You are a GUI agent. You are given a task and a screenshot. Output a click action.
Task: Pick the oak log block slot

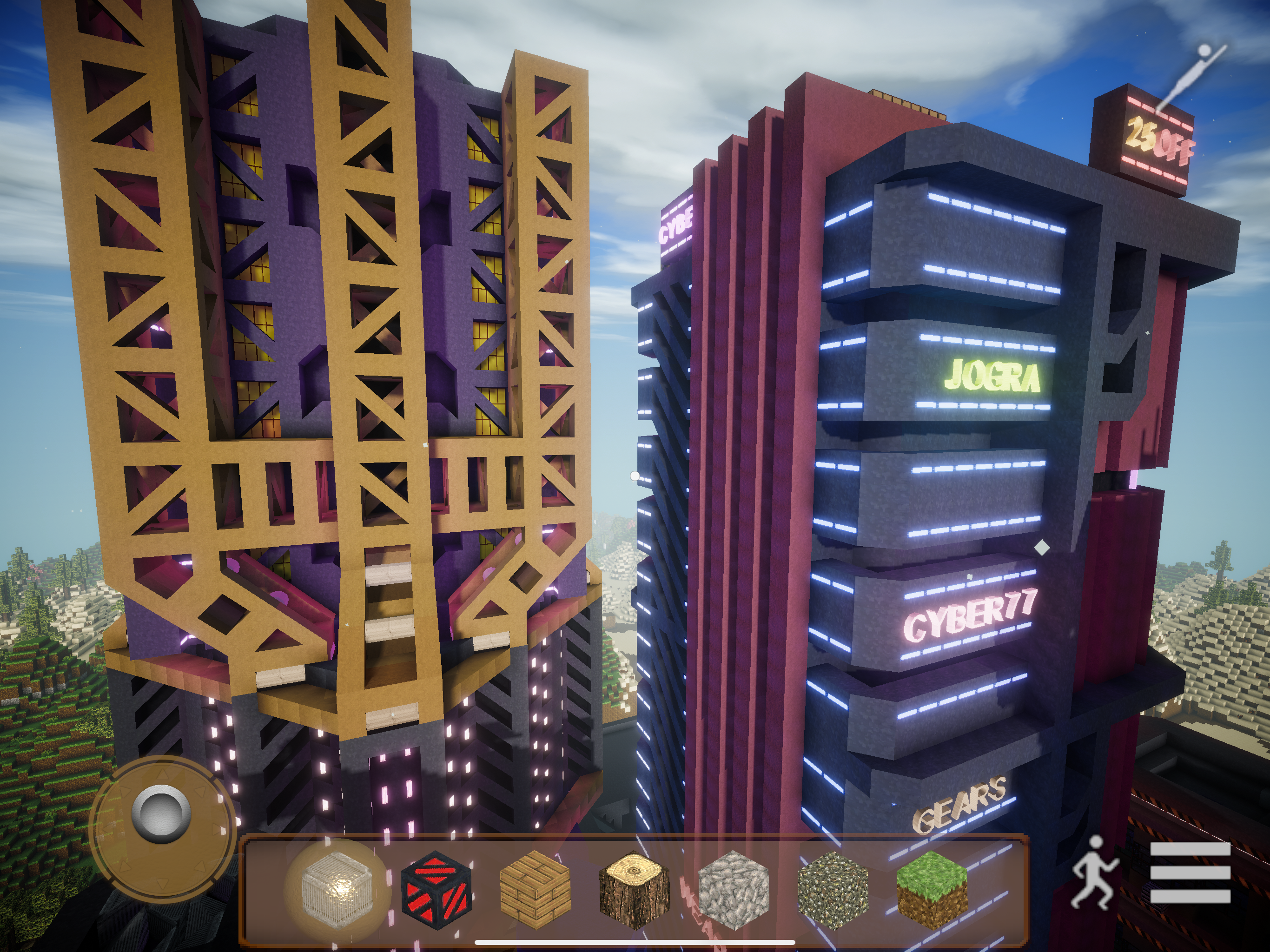click(x=635, y=889)
